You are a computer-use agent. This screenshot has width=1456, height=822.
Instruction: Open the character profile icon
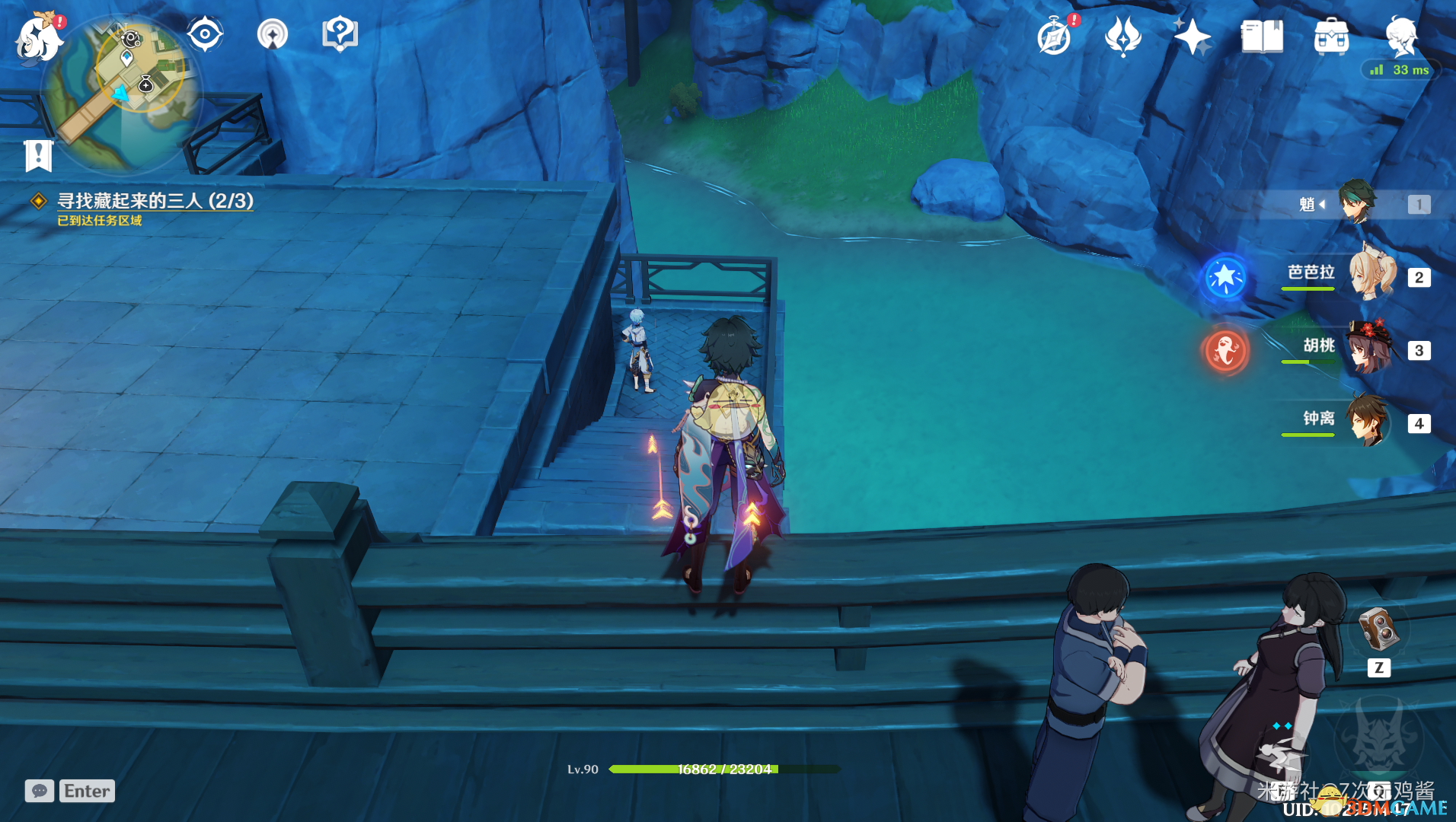(1401, 35)
